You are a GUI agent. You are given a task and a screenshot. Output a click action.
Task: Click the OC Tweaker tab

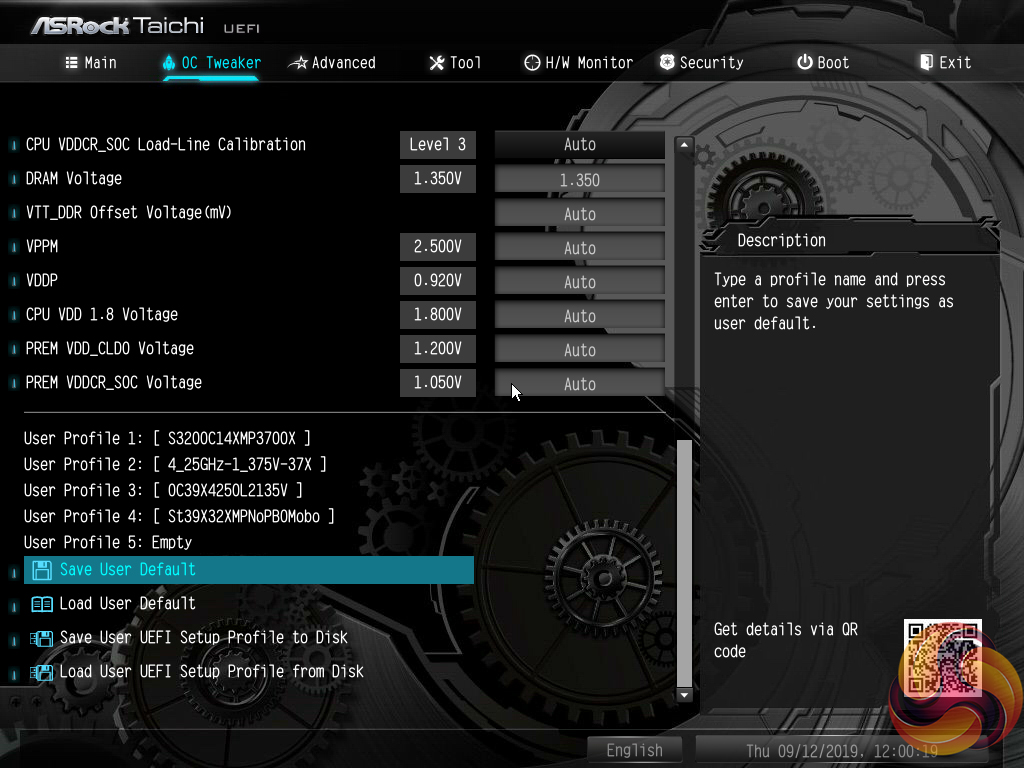point(211,62)
